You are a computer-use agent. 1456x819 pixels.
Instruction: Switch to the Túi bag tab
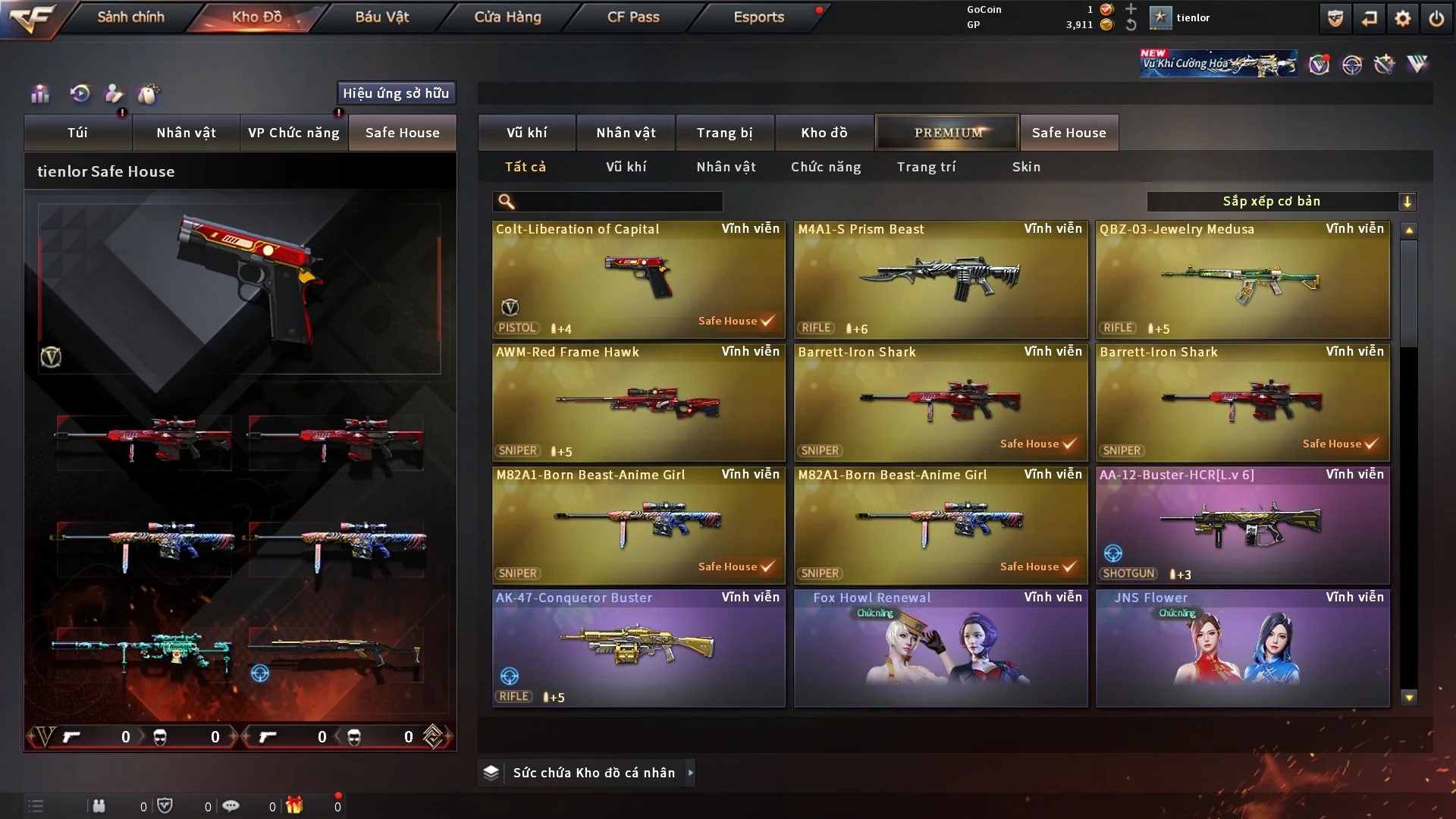[x=77, y=133]
